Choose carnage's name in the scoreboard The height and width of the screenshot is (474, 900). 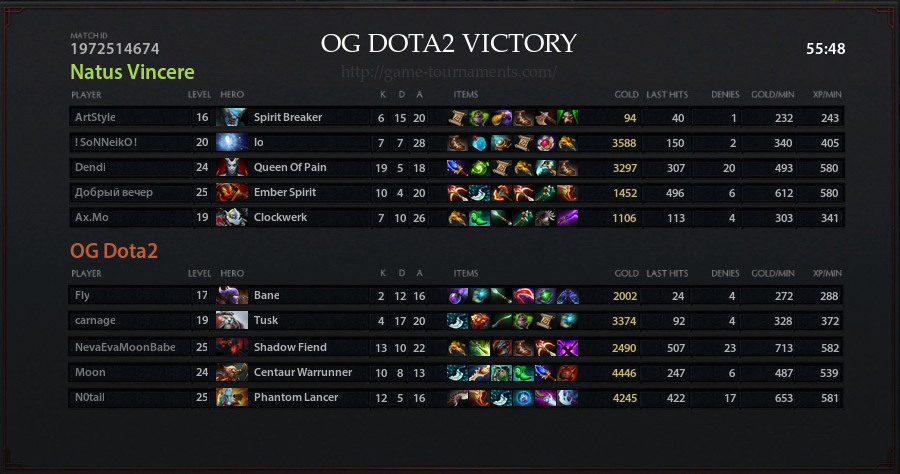coord(95,321)
